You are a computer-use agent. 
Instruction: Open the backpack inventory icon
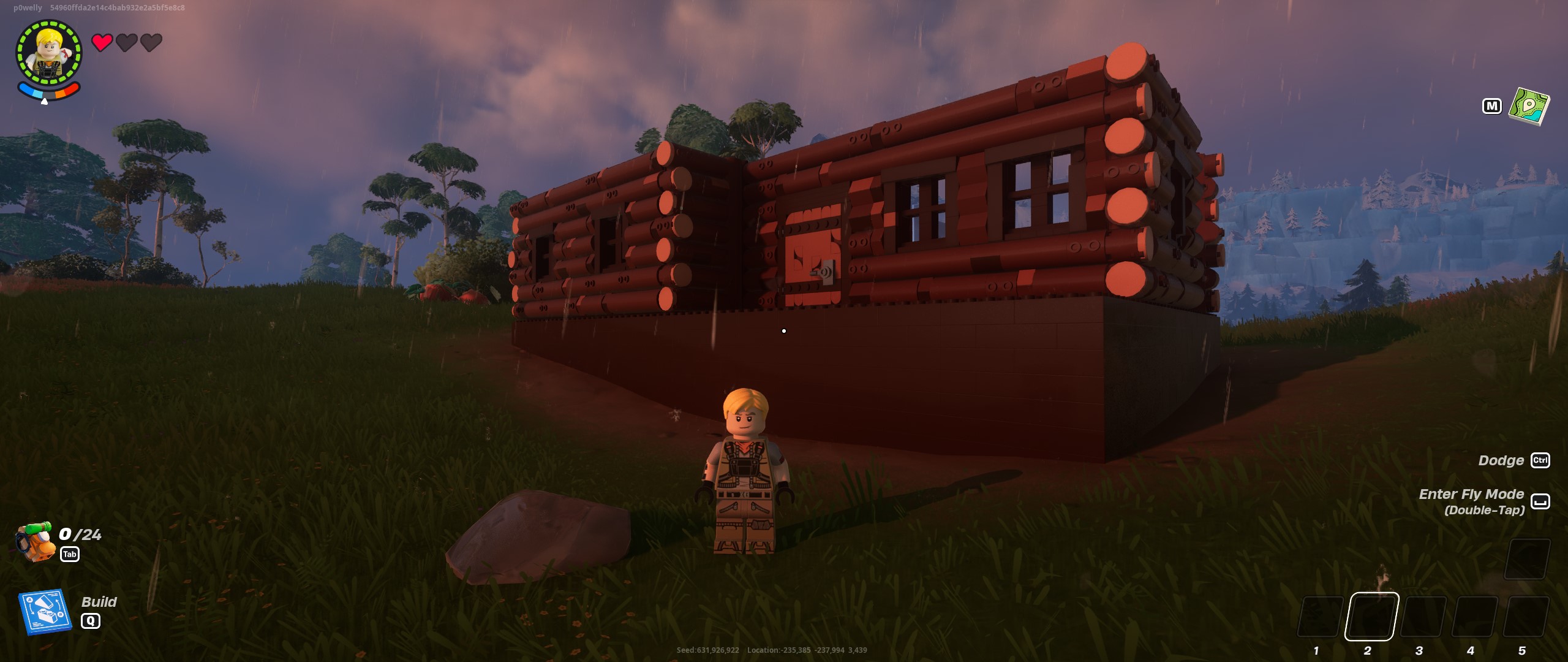pos(34,541)
